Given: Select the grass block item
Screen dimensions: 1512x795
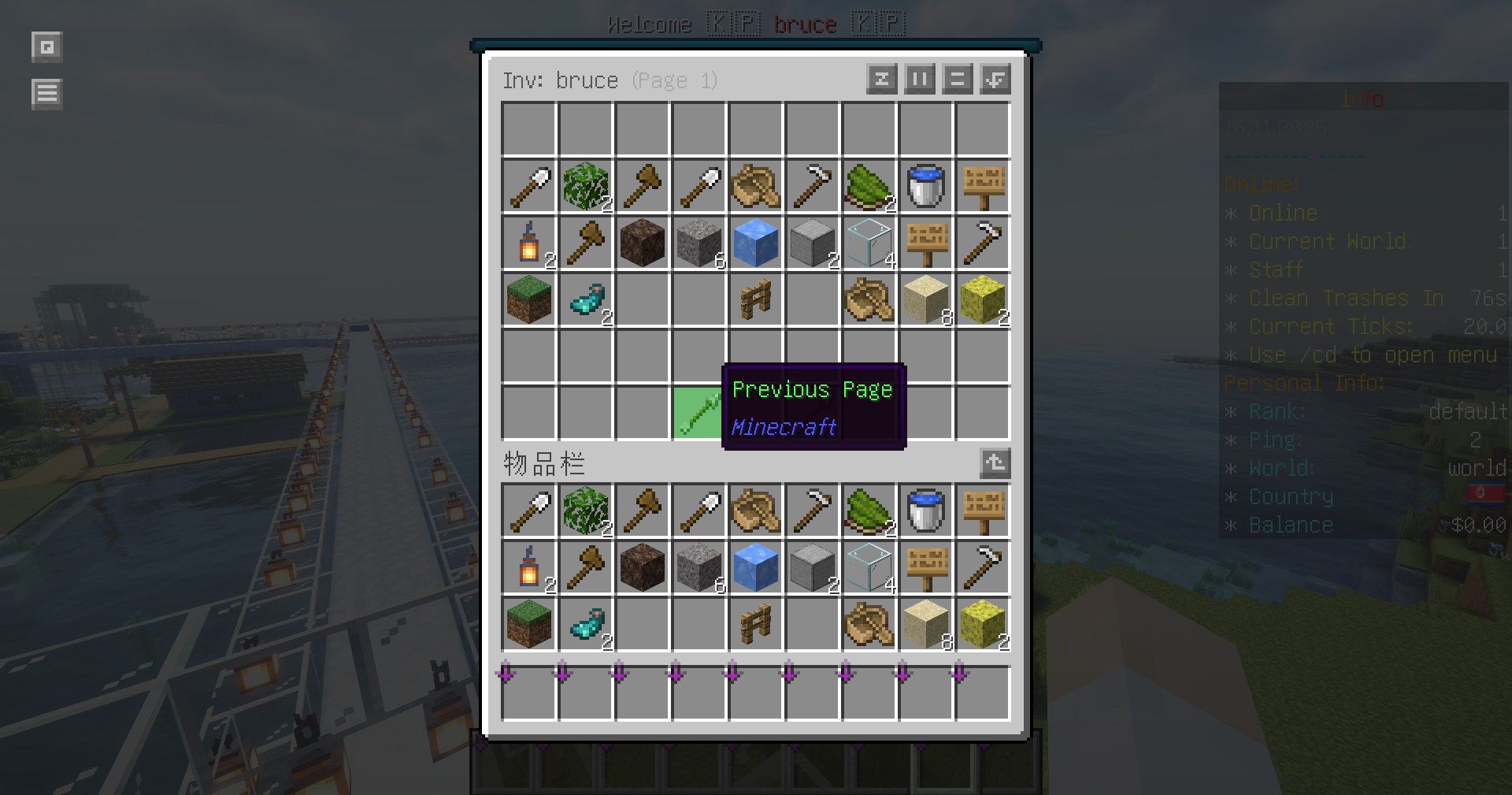Looking at the screenshot, I should pyautogui.click(x=528, y=299).
